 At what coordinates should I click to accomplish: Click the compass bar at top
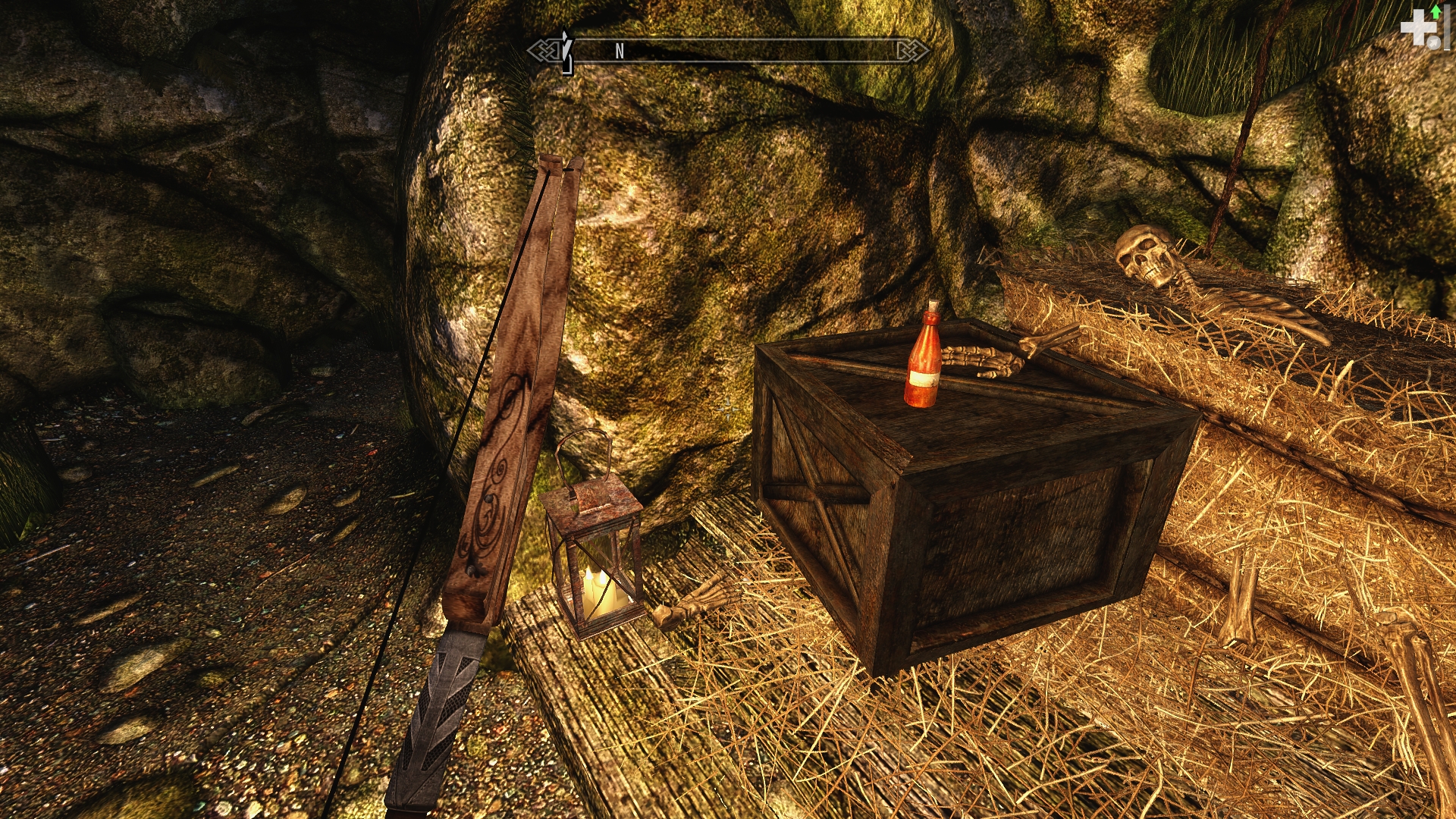click(x=728, y=51)
